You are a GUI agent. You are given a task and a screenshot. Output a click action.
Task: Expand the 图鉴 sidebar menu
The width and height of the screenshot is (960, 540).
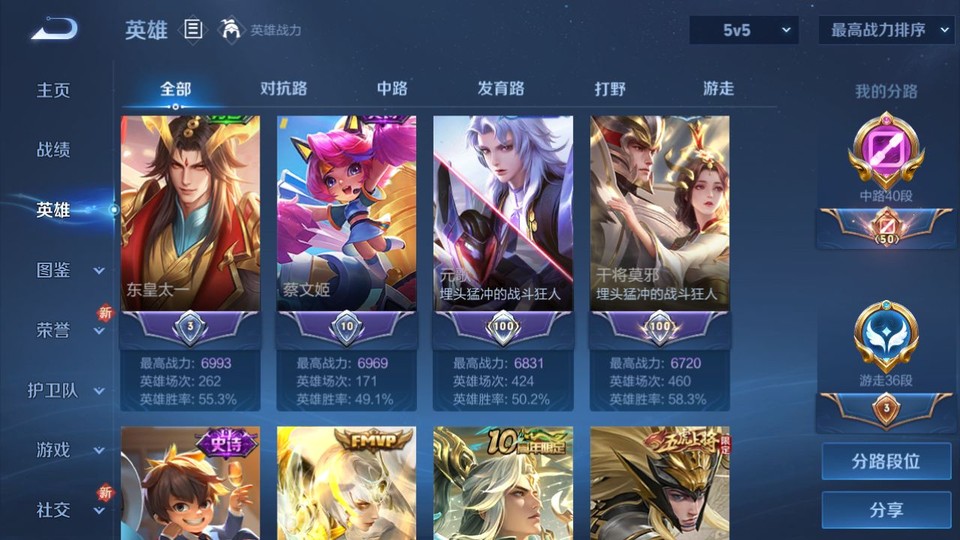tap(68, 270)
